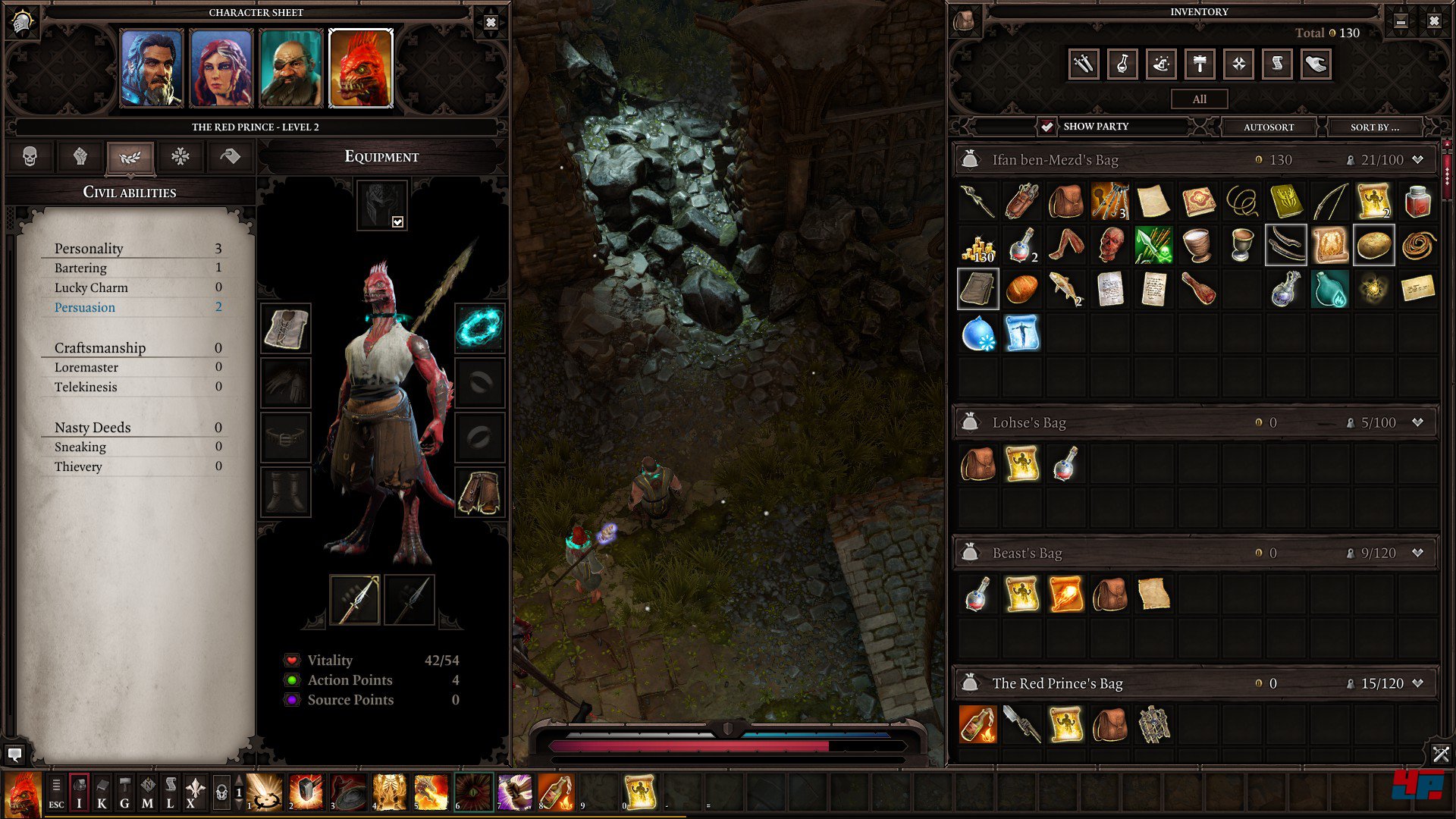Select the potato item in Ifan's bag
Image resolution: width=1456 pixels, height=819 pixels.
1373,245
